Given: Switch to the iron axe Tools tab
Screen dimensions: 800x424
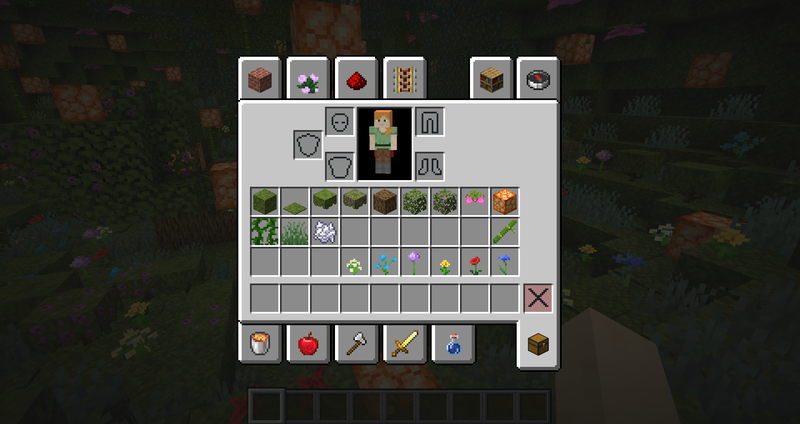Looking at the screenshot, I should coord(356,344).
